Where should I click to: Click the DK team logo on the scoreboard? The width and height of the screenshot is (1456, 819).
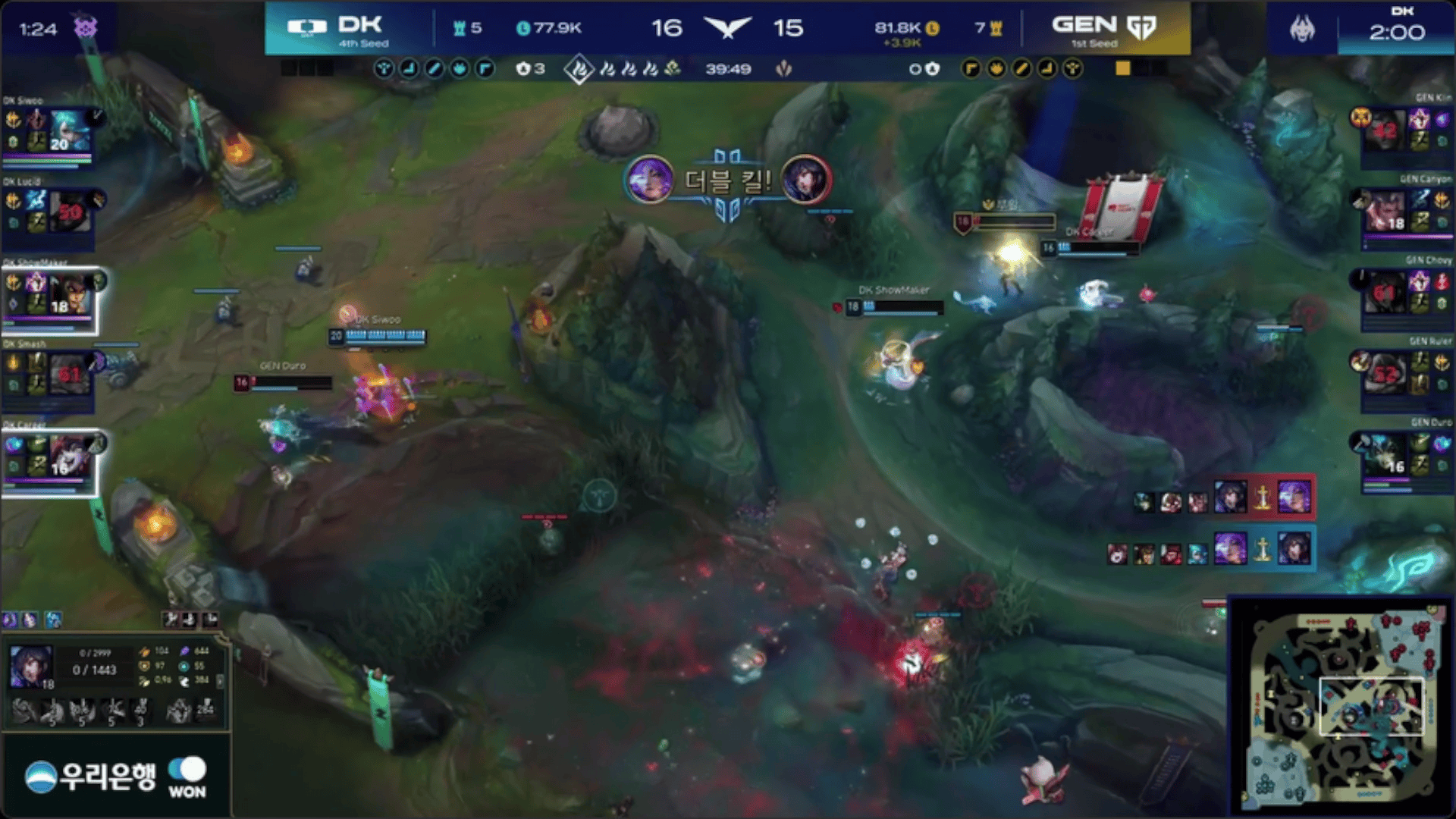(x=306, y=28)
